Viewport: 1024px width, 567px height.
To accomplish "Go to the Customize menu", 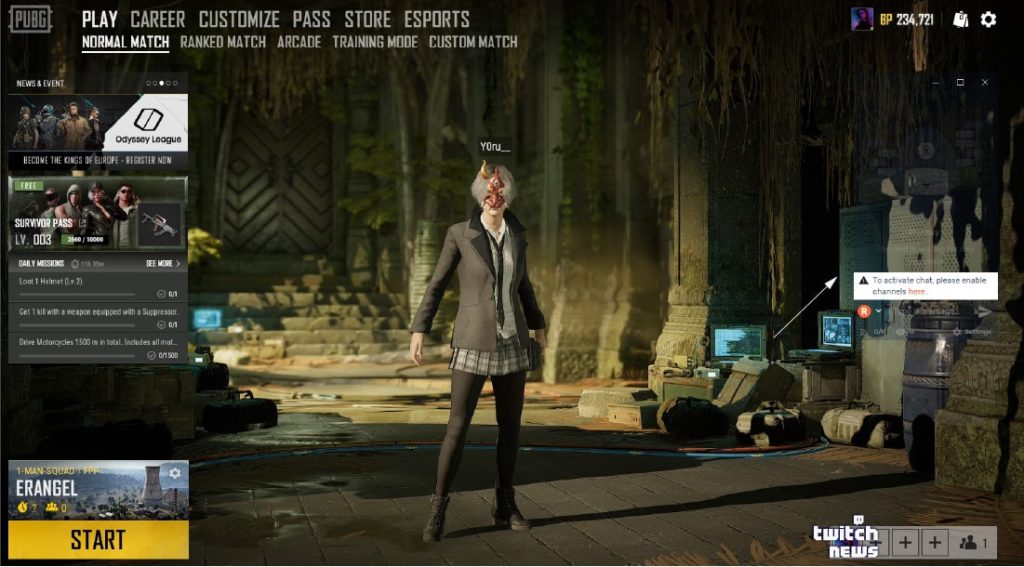I will (239, 19).
